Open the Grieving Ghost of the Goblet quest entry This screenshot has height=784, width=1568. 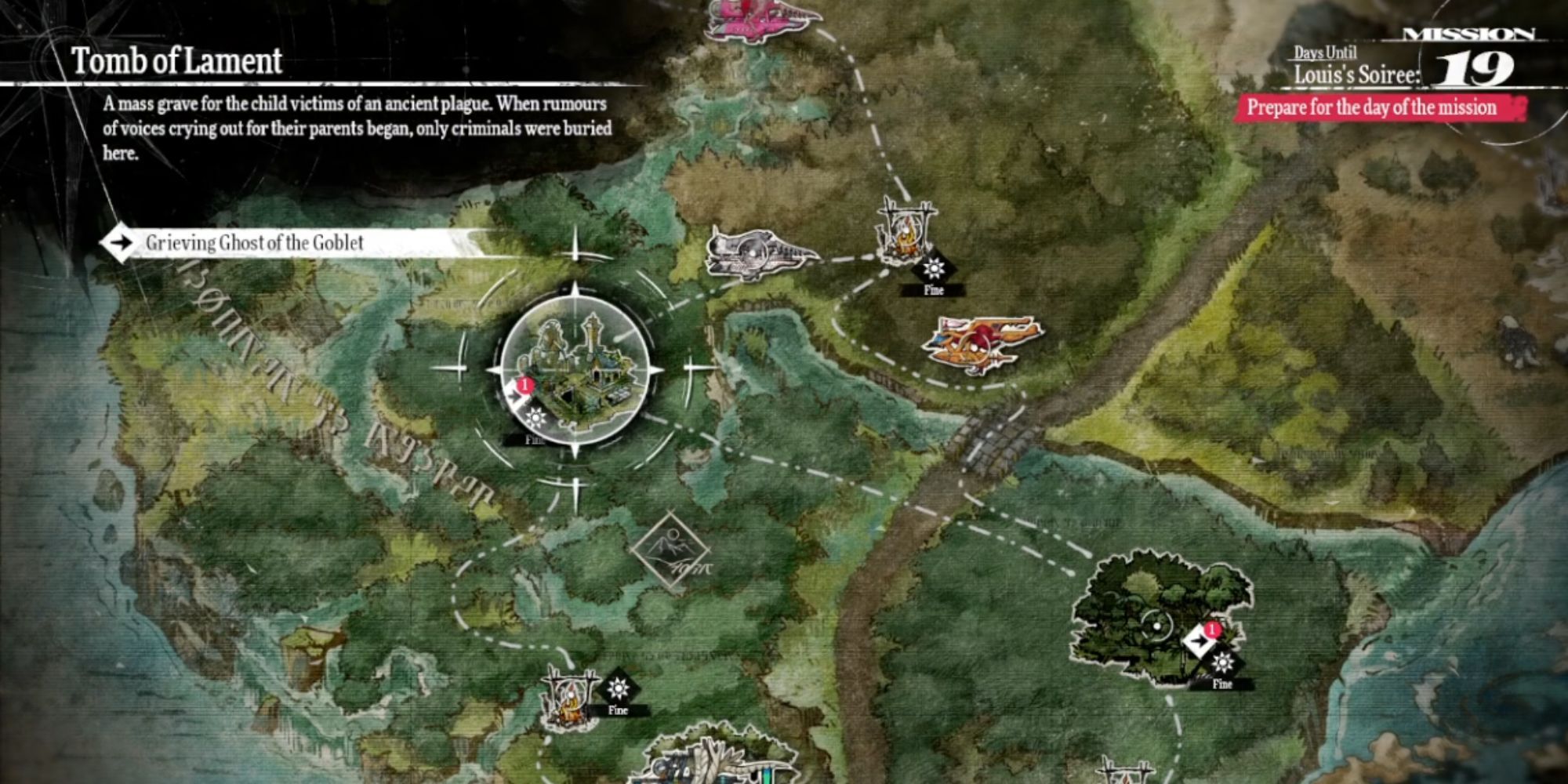coord(253,243)
